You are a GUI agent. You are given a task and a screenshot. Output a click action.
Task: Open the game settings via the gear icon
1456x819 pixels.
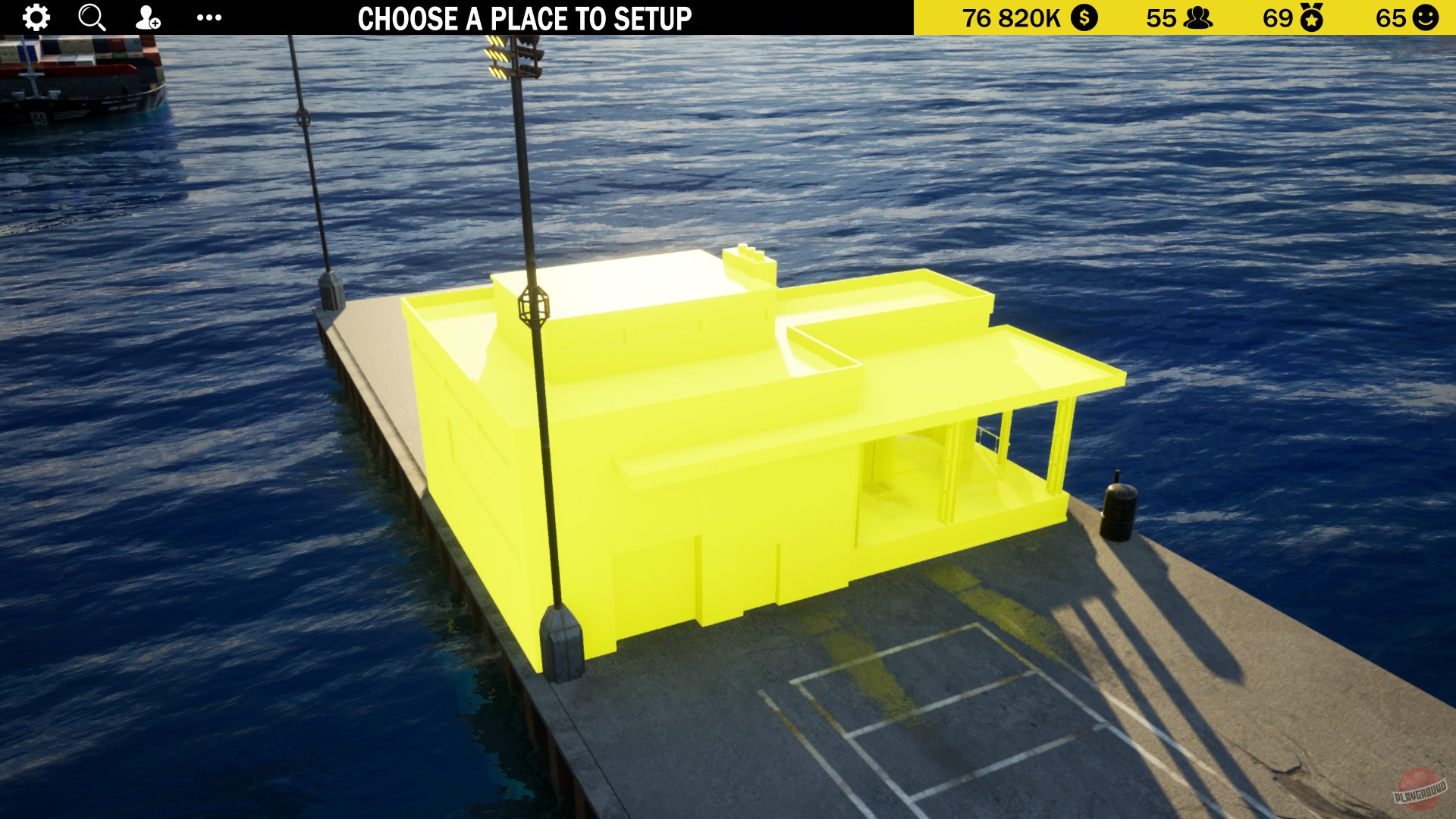point(35,17)
